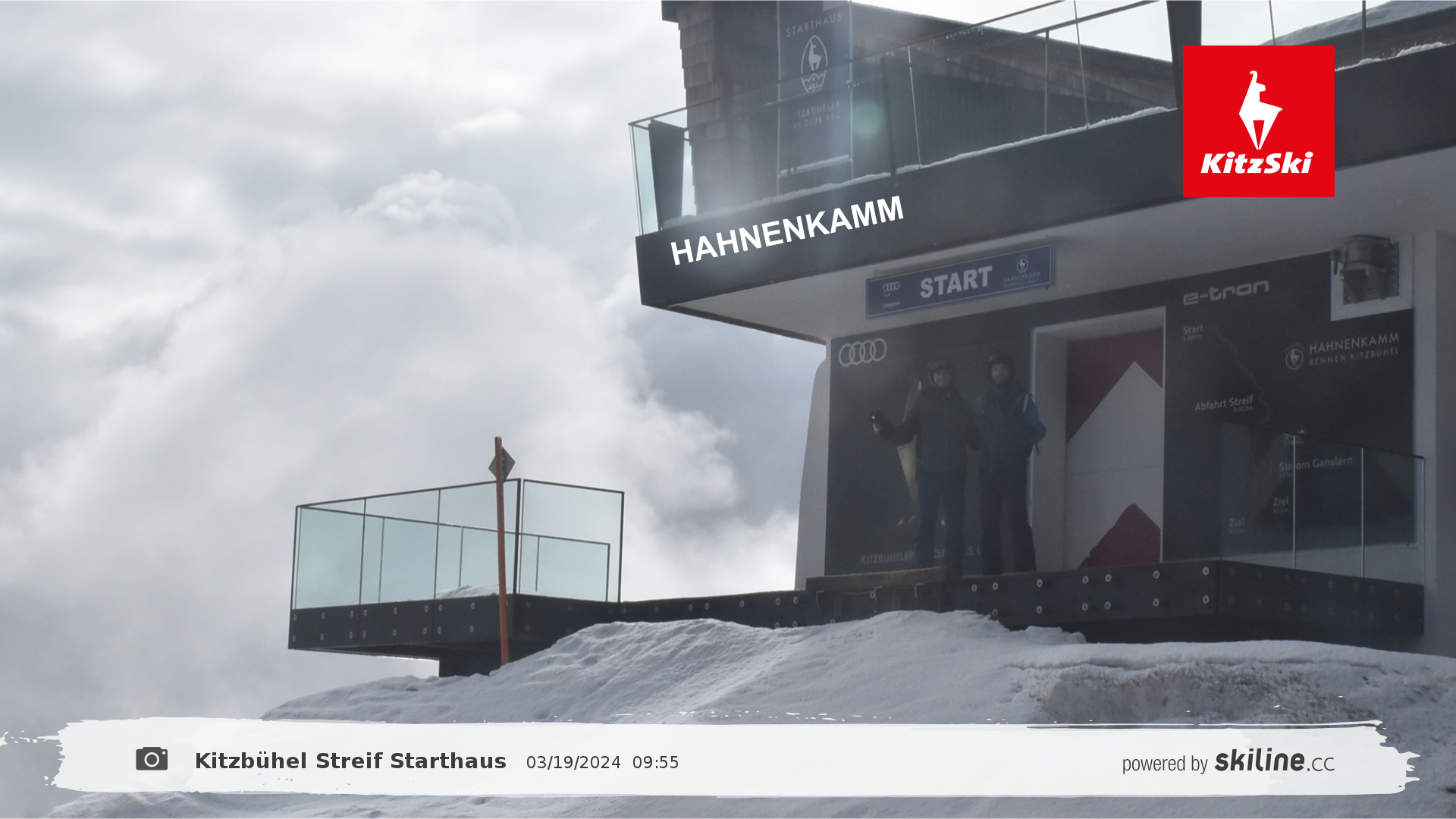Open the skiline.cc link
This screenshot has height=819, width=1456.
point(1274,761)
